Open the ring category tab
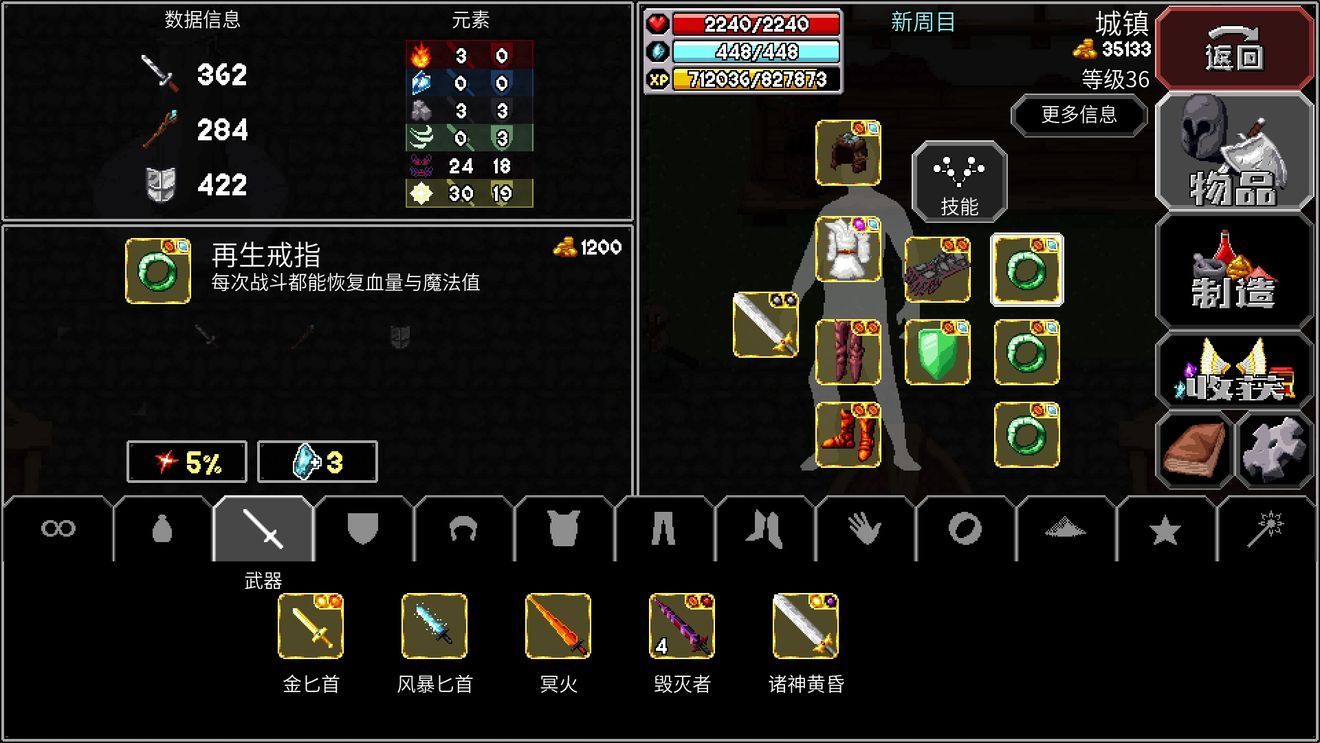The image size is (1320, 743). (x=963, y=528)
